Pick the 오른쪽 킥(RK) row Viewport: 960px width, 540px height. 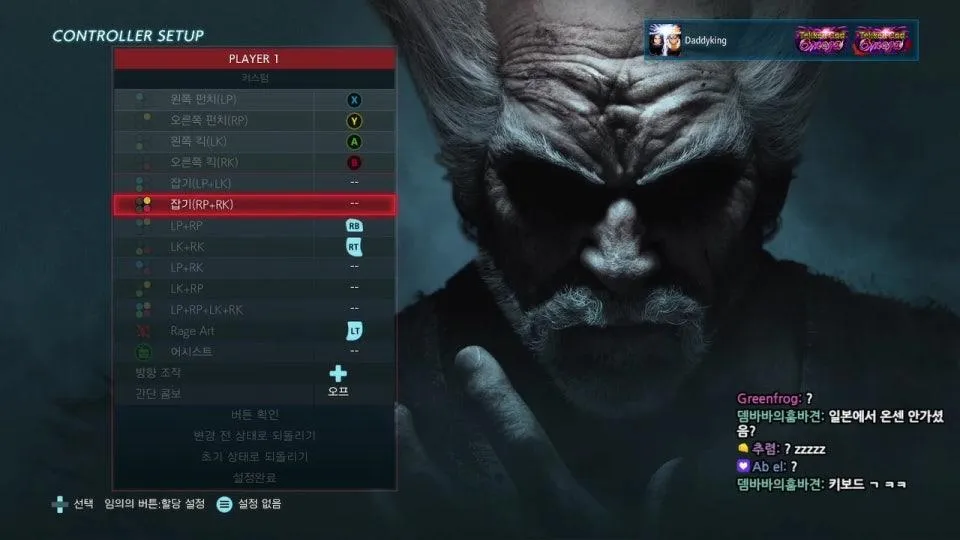coord(254,162)
